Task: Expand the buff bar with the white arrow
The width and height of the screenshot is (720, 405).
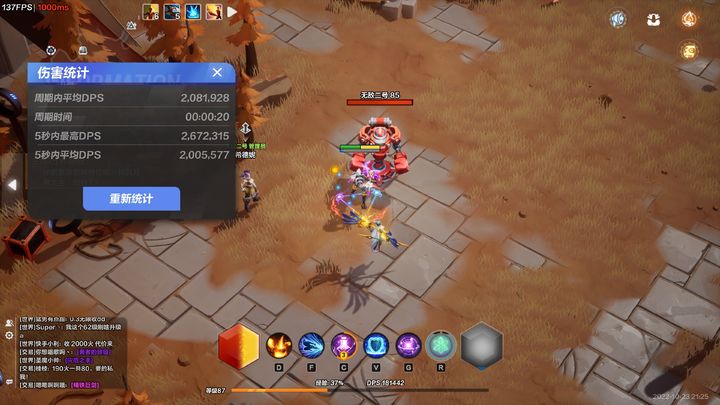Action: pyautogui.click(x=232, y=13)
